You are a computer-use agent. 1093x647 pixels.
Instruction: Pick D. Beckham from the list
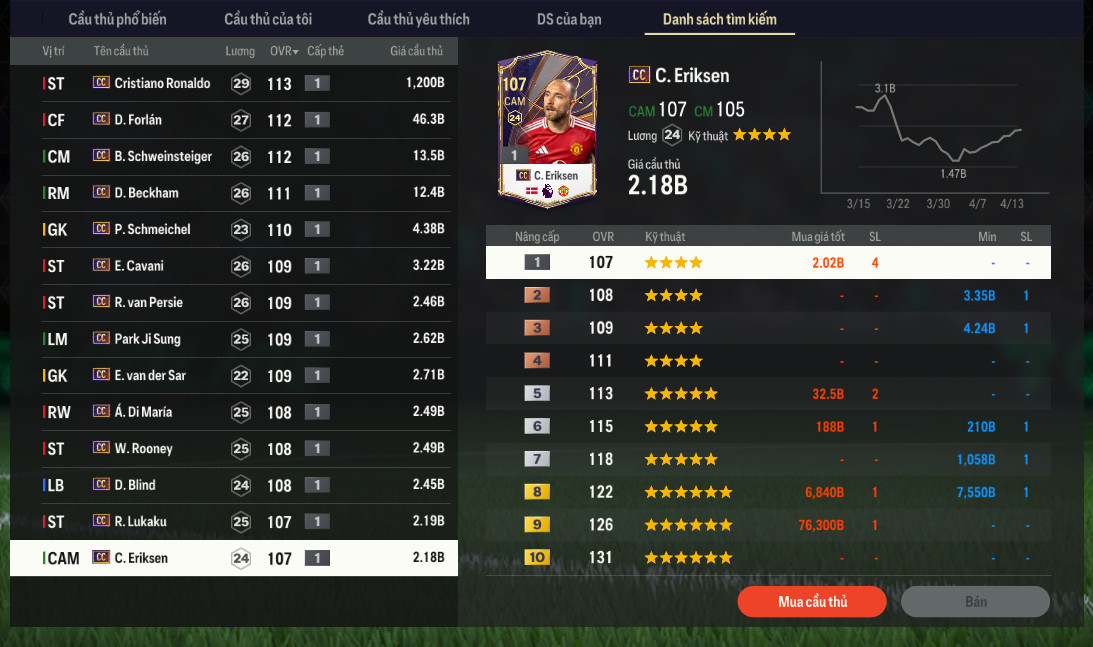click(x=146, y=193)
